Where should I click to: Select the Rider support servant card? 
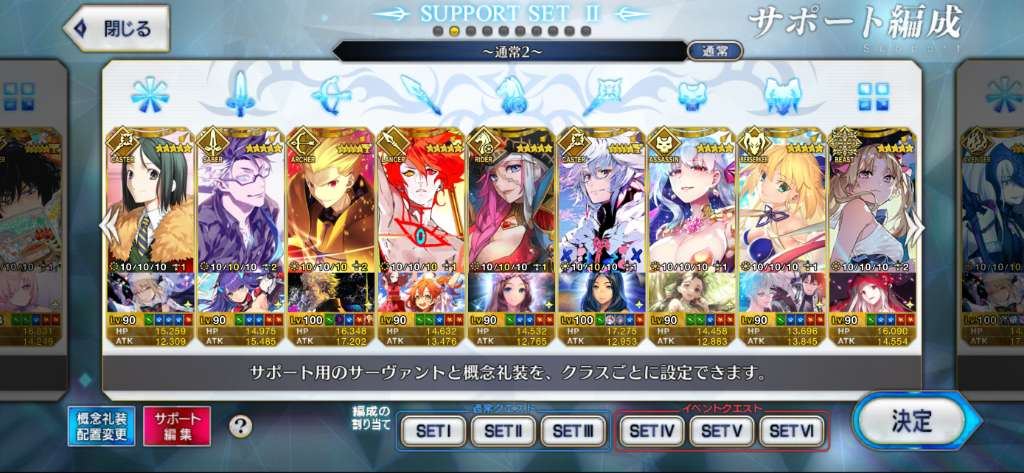[511, 200]
